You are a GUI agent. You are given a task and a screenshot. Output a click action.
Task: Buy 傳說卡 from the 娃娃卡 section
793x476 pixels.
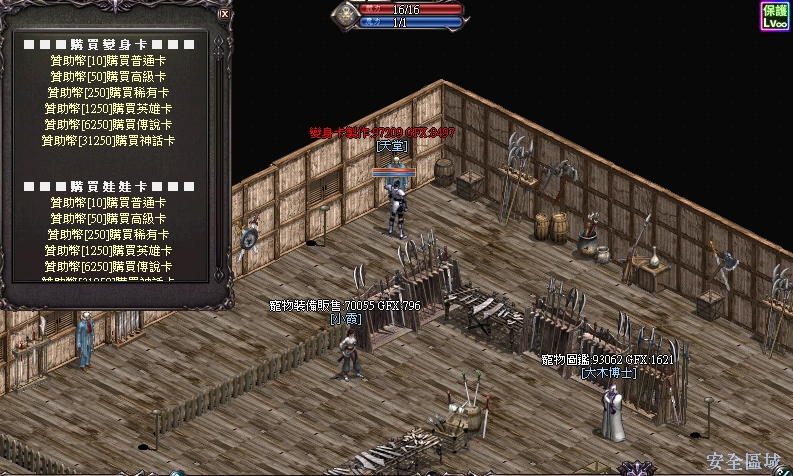pos(108,267)
